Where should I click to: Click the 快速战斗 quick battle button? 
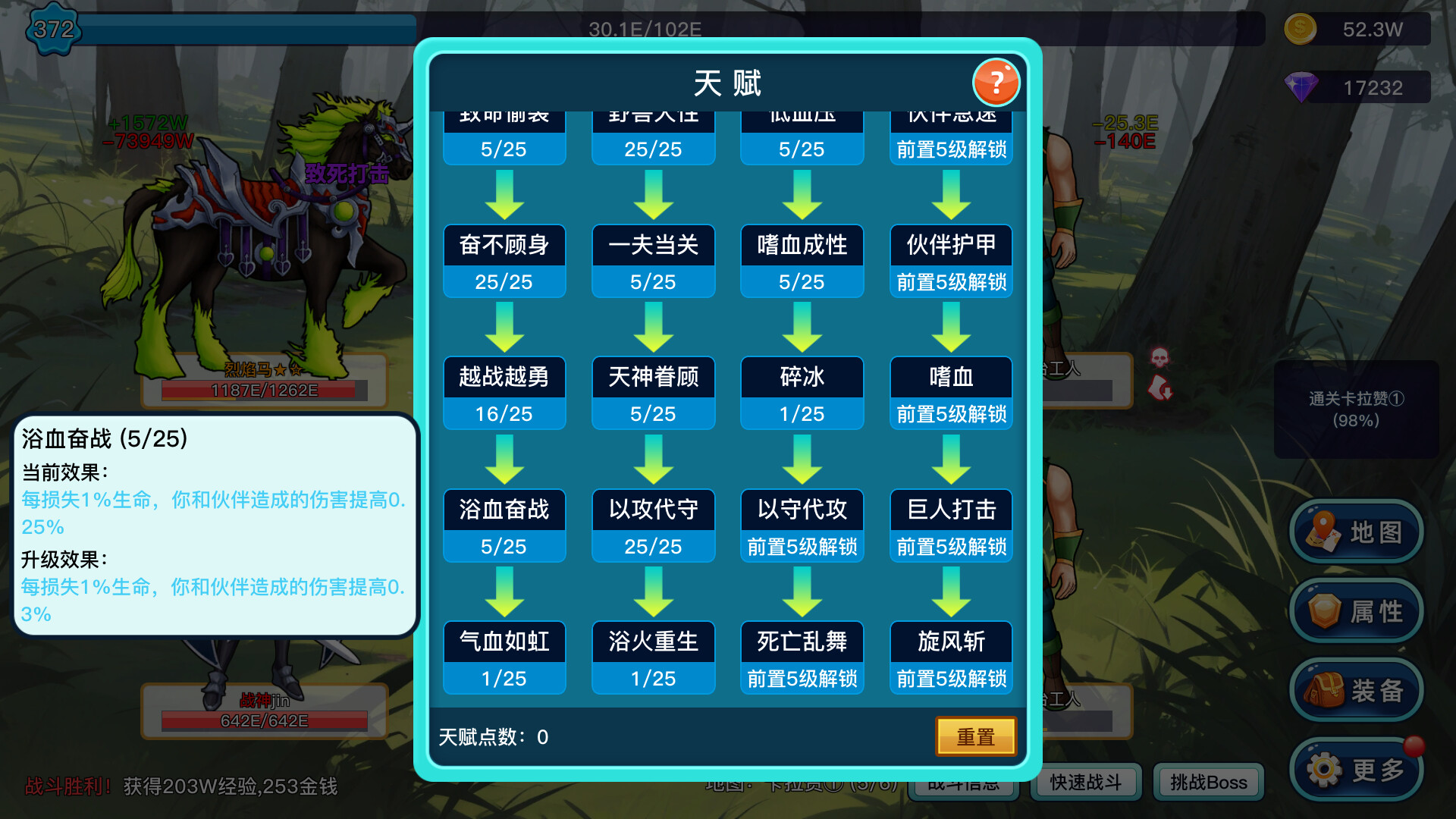click(1085, 783)
